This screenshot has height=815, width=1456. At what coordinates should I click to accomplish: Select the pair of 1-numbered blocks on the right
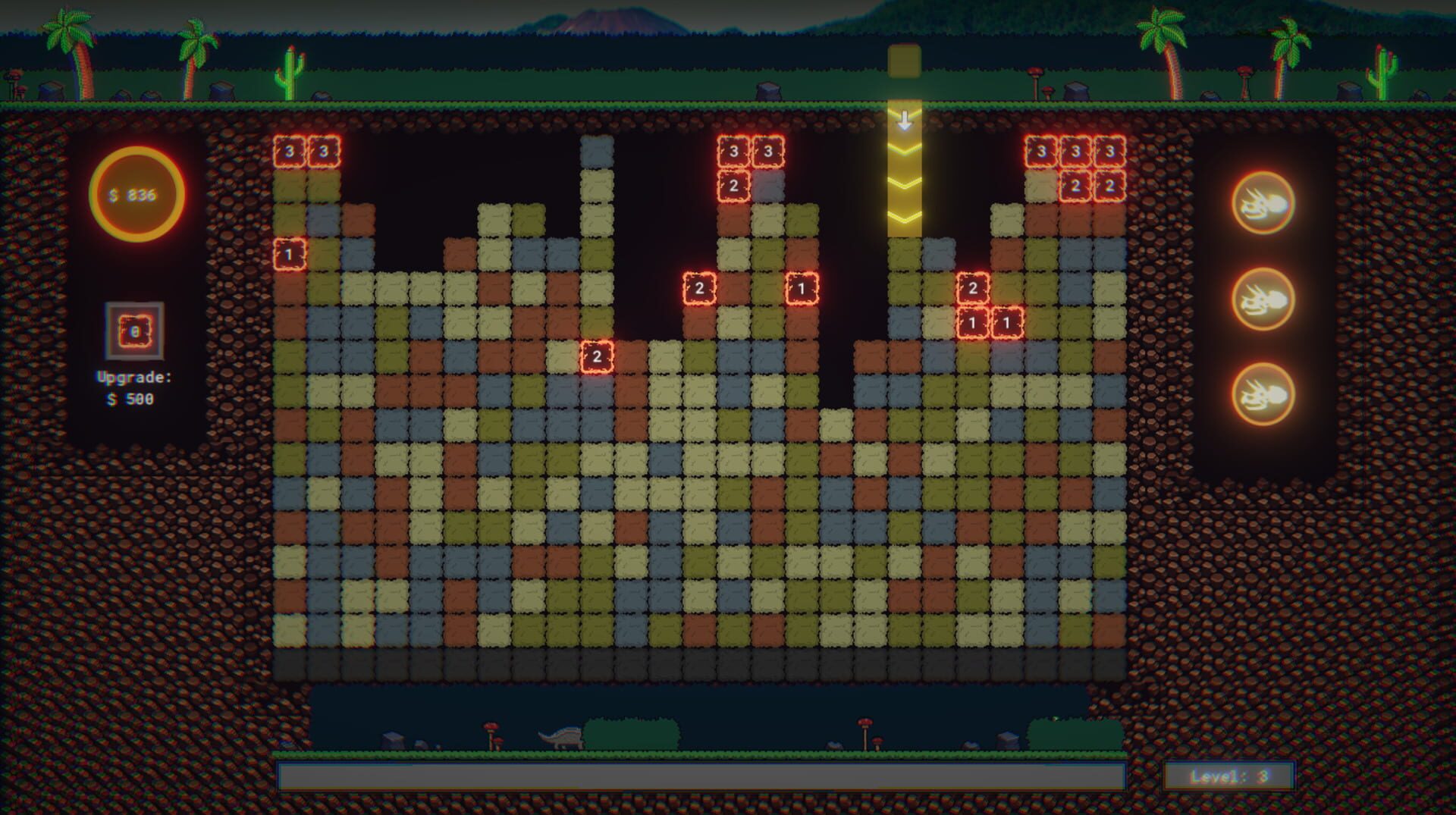point(989,322)
